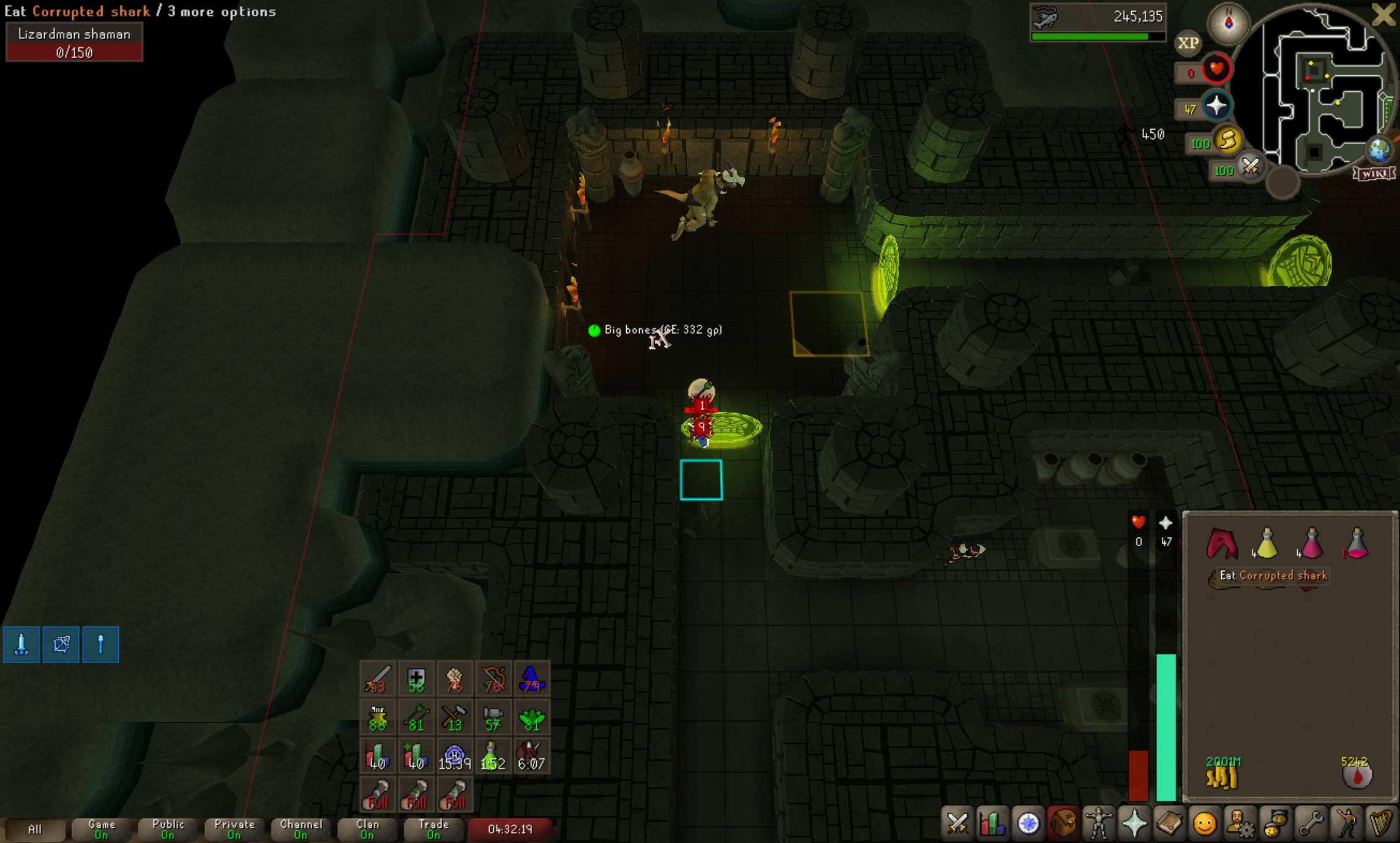
Task: Click the compass to face north
Action: [x=1228, y=23]
